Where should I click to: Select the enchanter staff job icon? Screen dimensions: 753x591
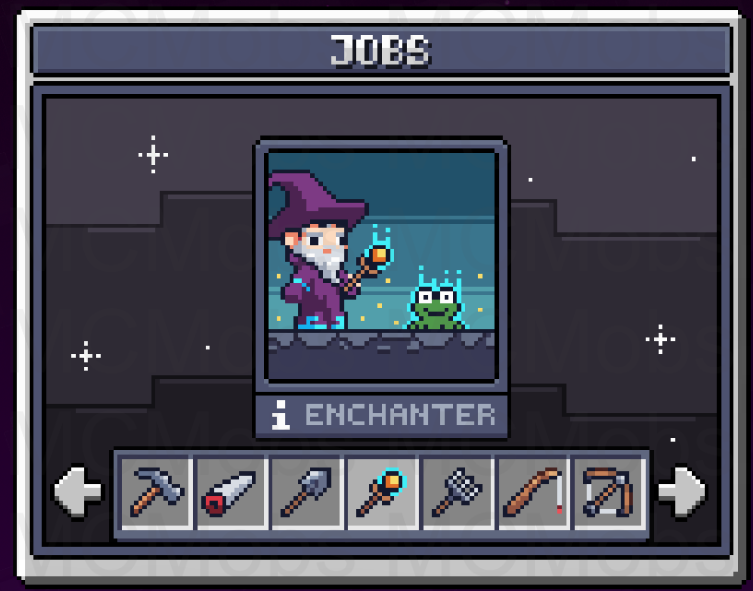[x=383, y=491]
